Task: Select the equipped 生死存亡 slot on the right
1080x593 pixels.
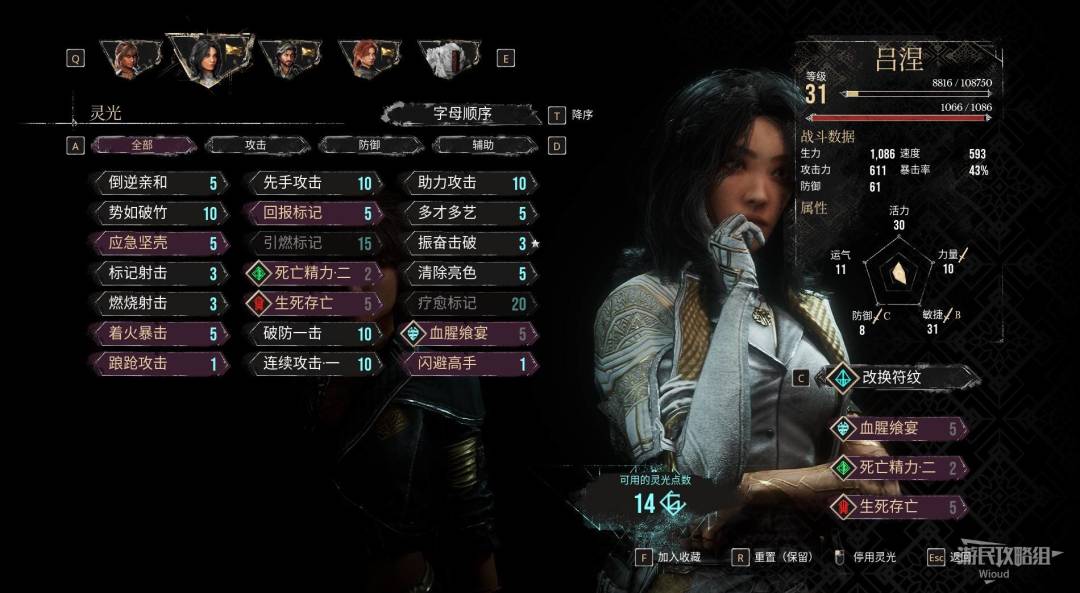Action: [x=898, y=506]
